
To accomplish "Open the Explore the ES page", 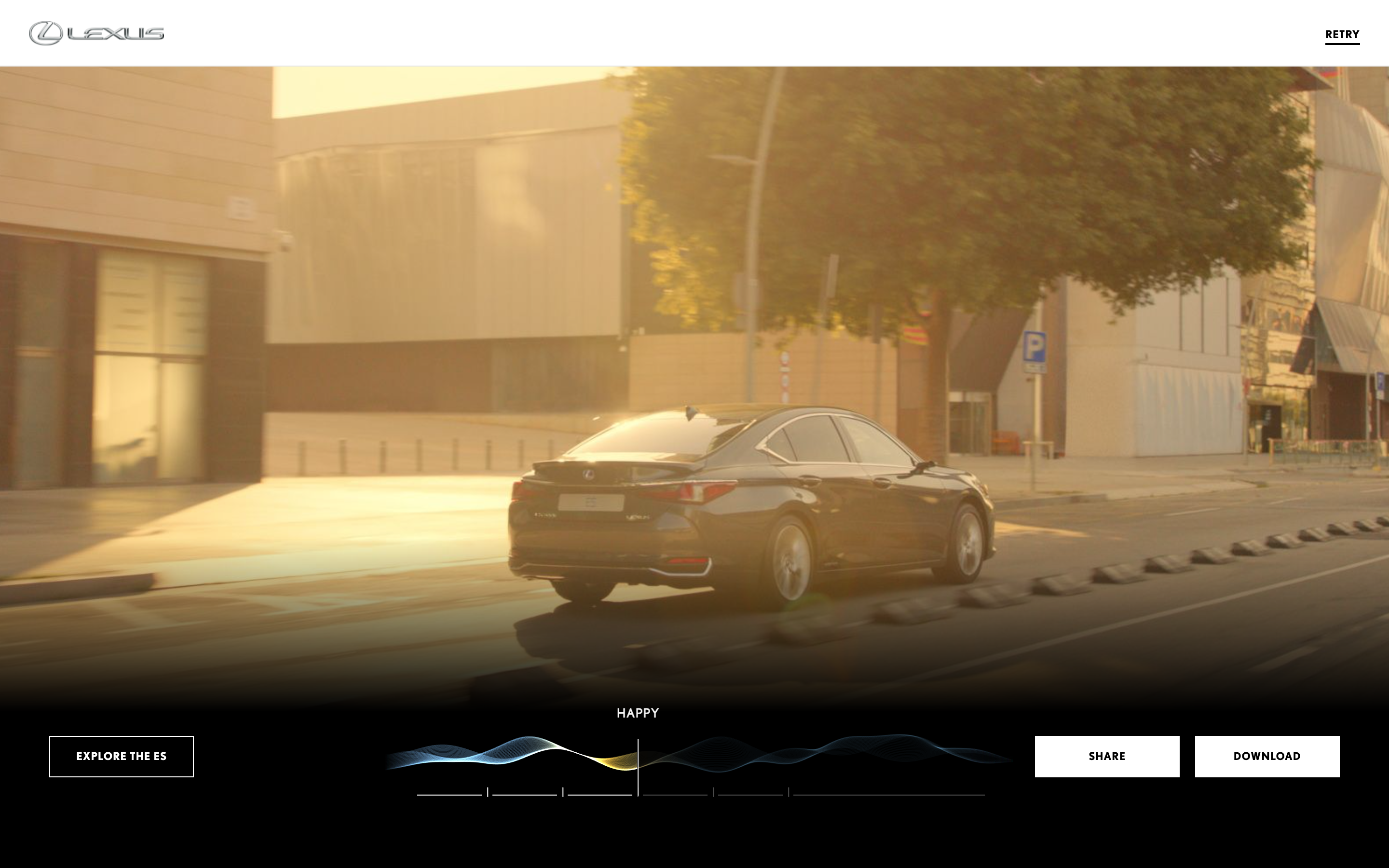I will pyautogui.click(x=121, y=756).
